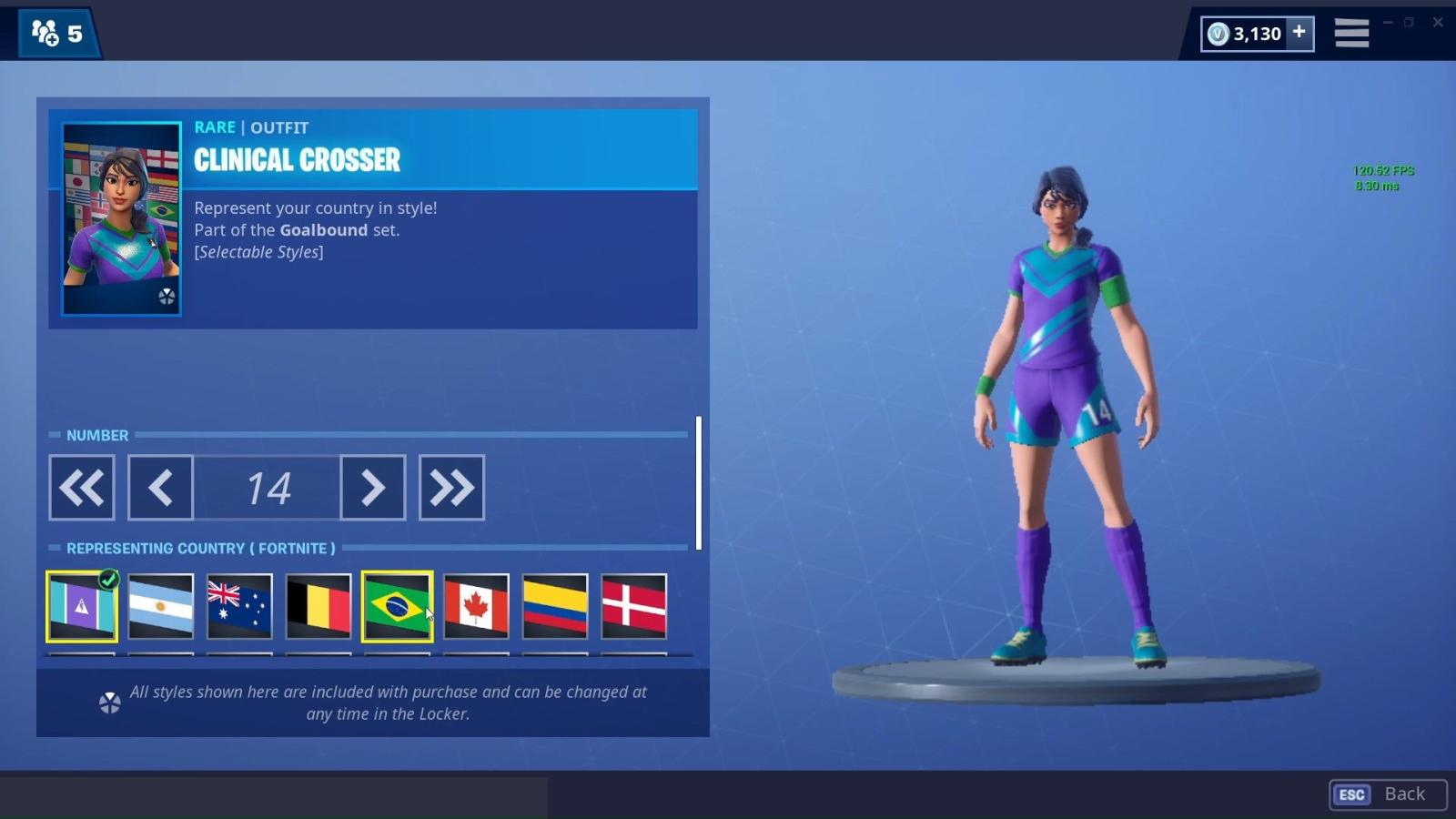Click the number field displaying 14

click(267, 488)
